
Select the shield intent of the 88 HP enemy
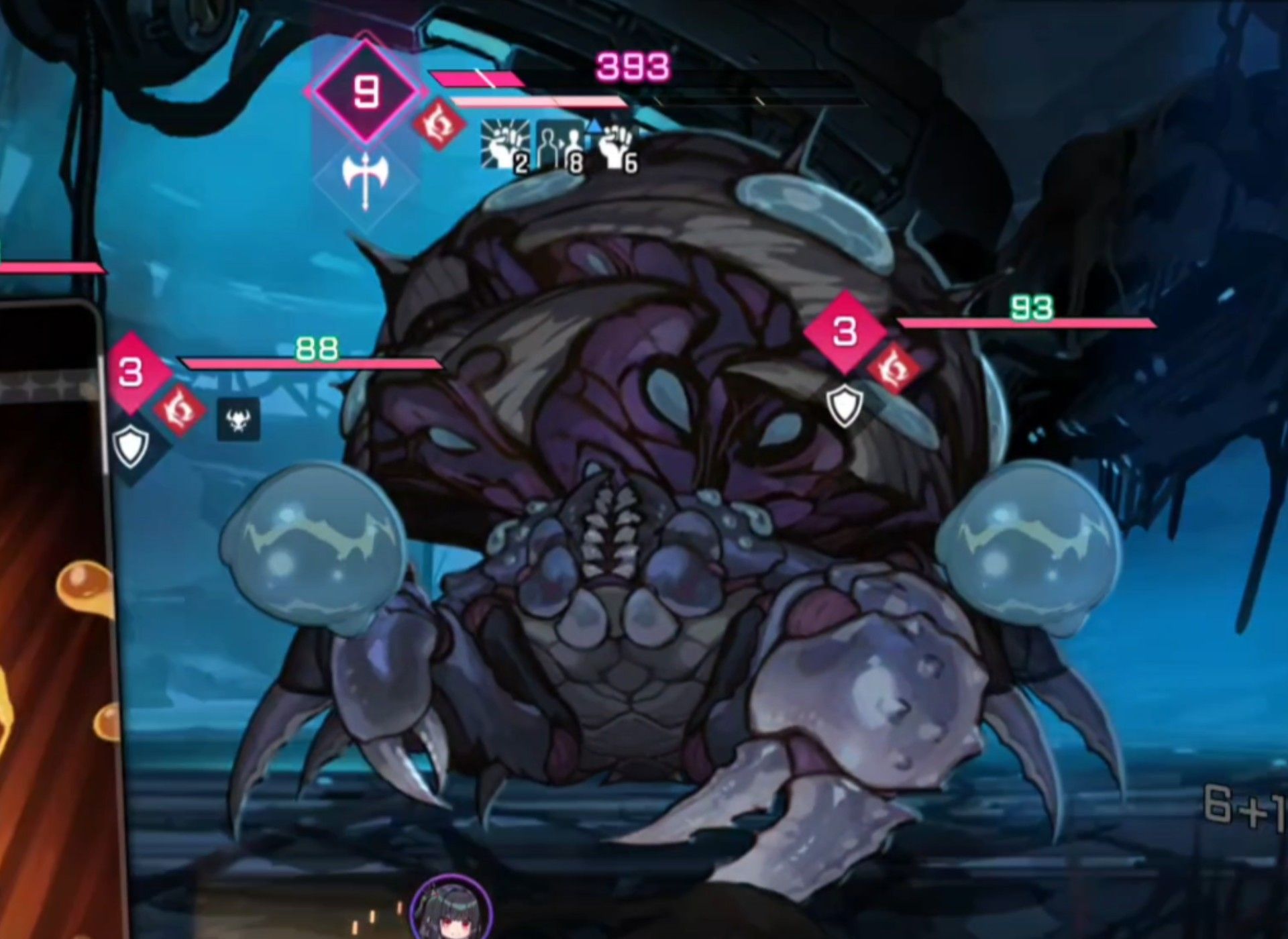(x=130, y=445)
